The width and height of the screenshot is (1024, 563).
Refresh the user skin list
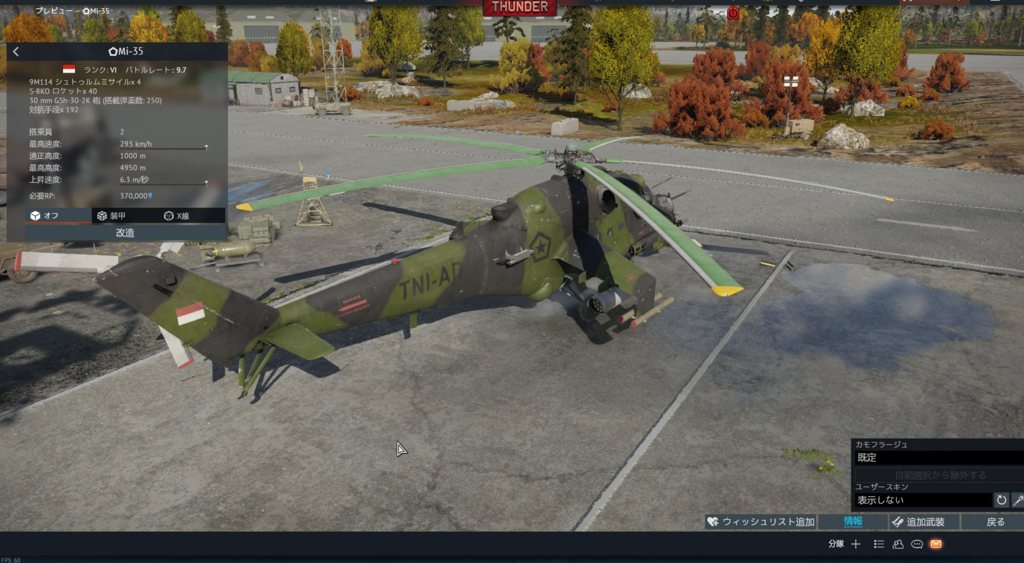1001,499
